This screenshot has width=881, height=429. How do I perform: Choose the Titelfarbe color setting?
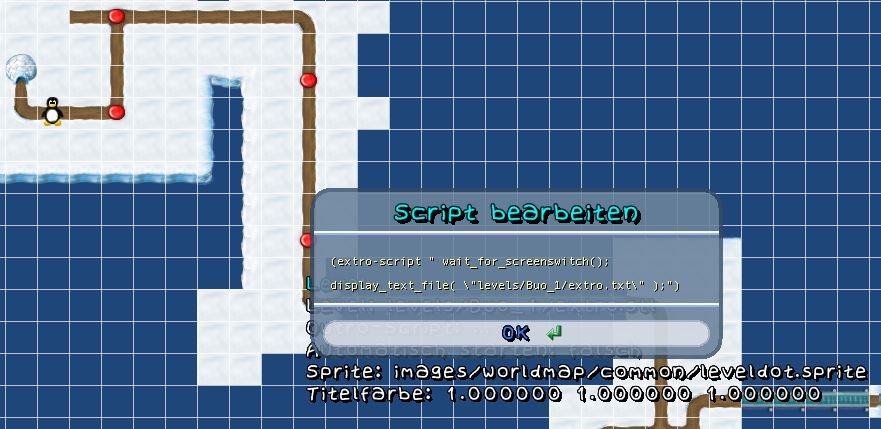pos(563,394)
